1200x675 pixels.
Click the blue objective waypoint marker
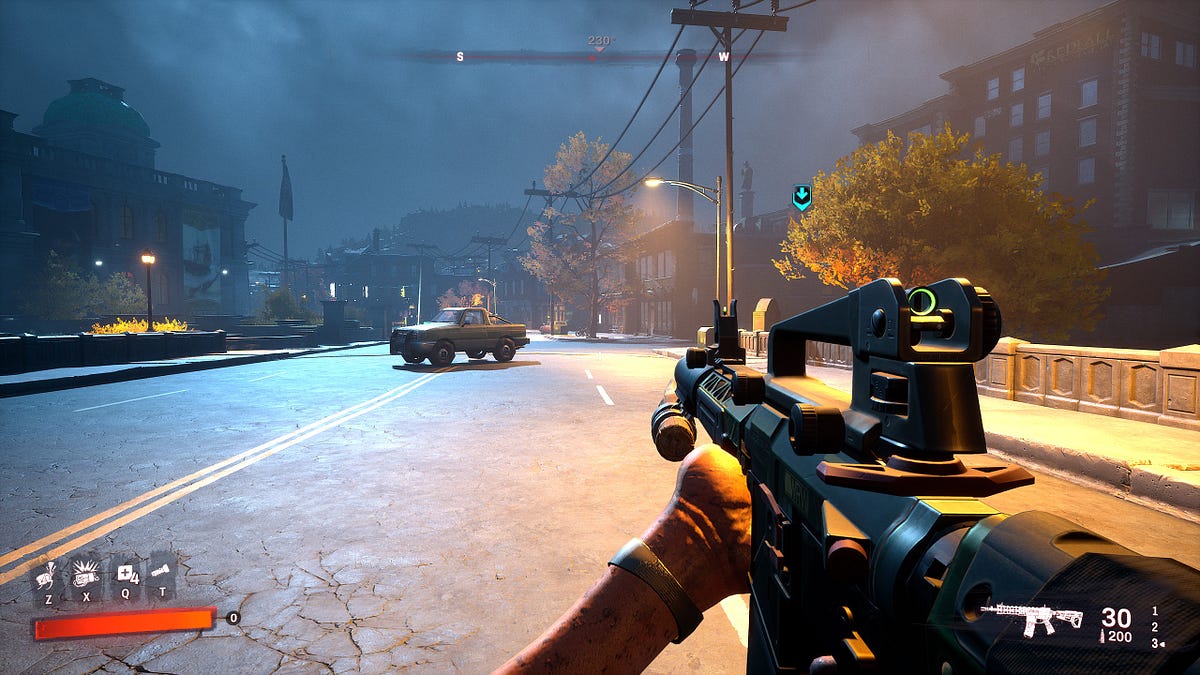click(x=801, y=197)
